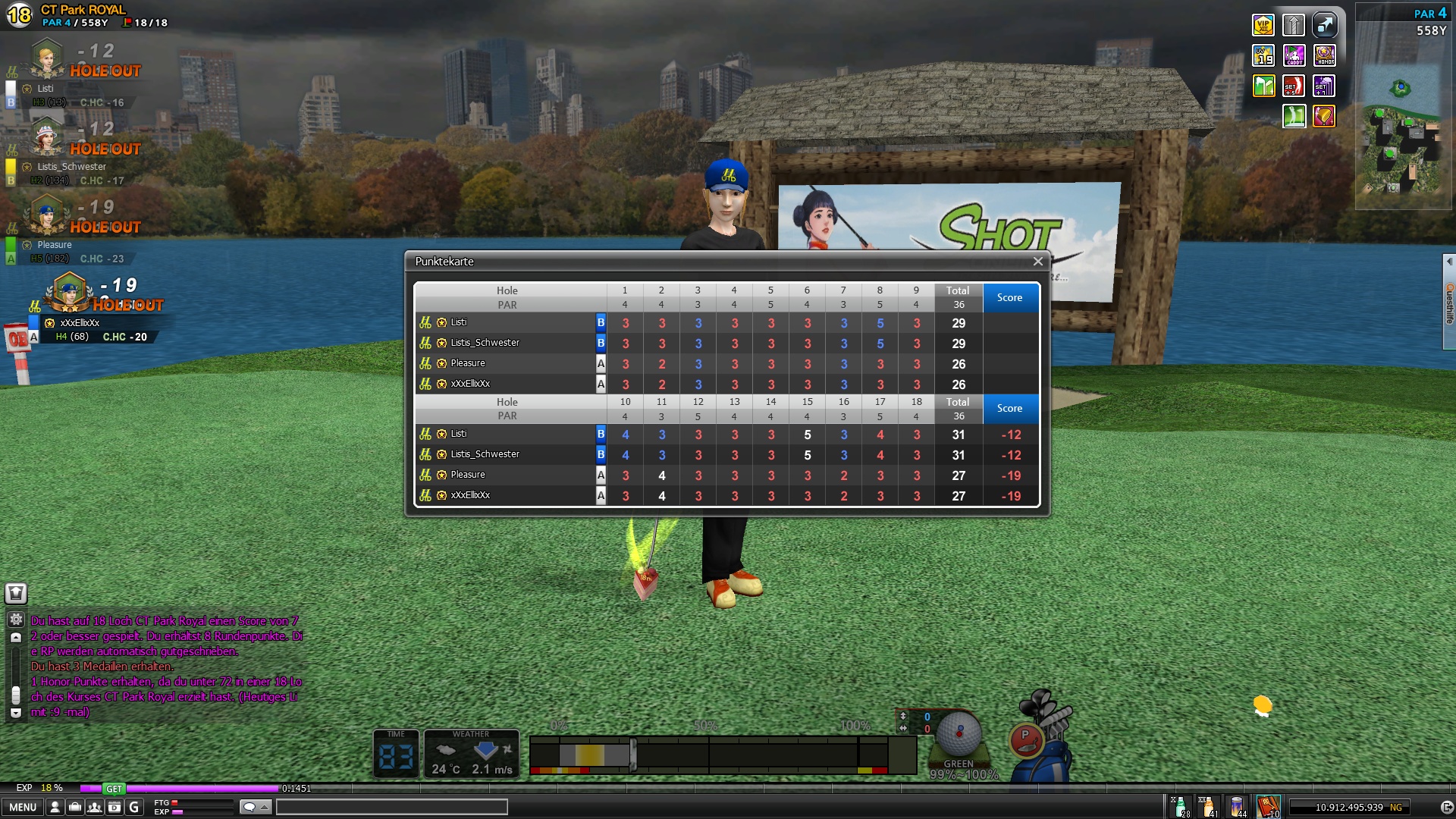Focus the chat text input field
This screenshot has height=819, width=1456.
pos(391,807)
